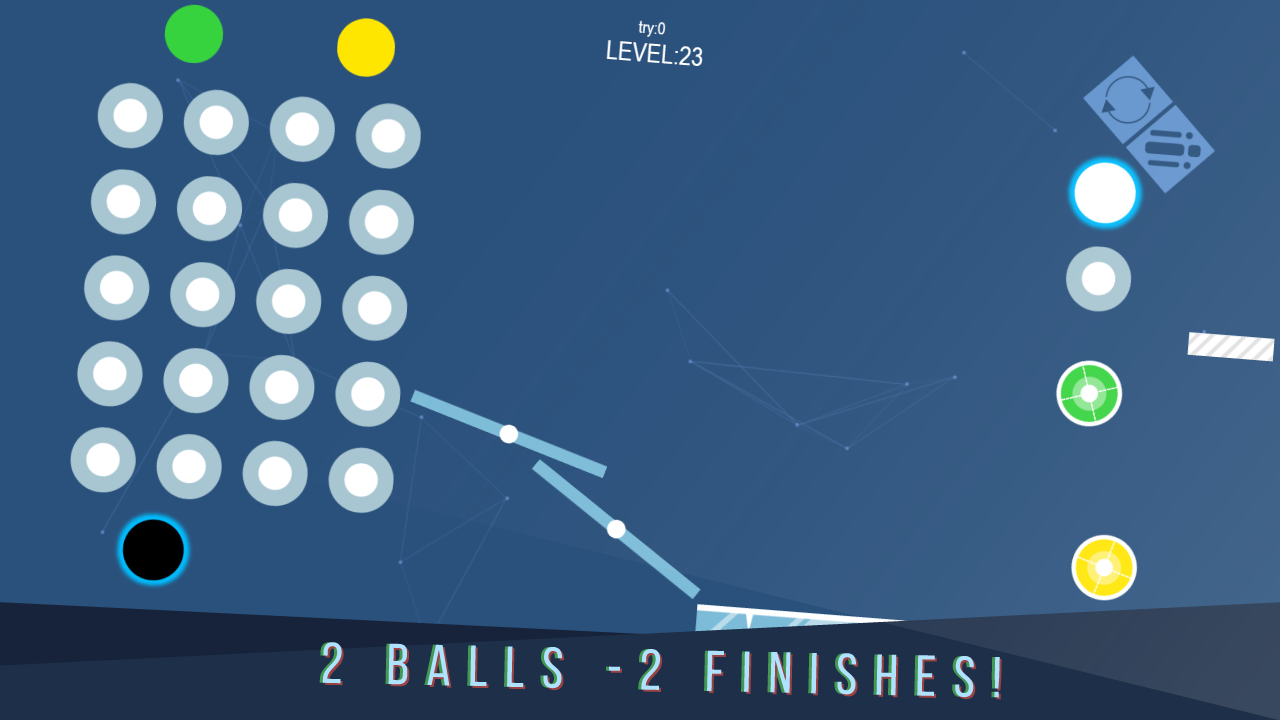Screen dimensions: 1280x720
Task: Select the yellow ball at the top
Action: pos(366,47)
